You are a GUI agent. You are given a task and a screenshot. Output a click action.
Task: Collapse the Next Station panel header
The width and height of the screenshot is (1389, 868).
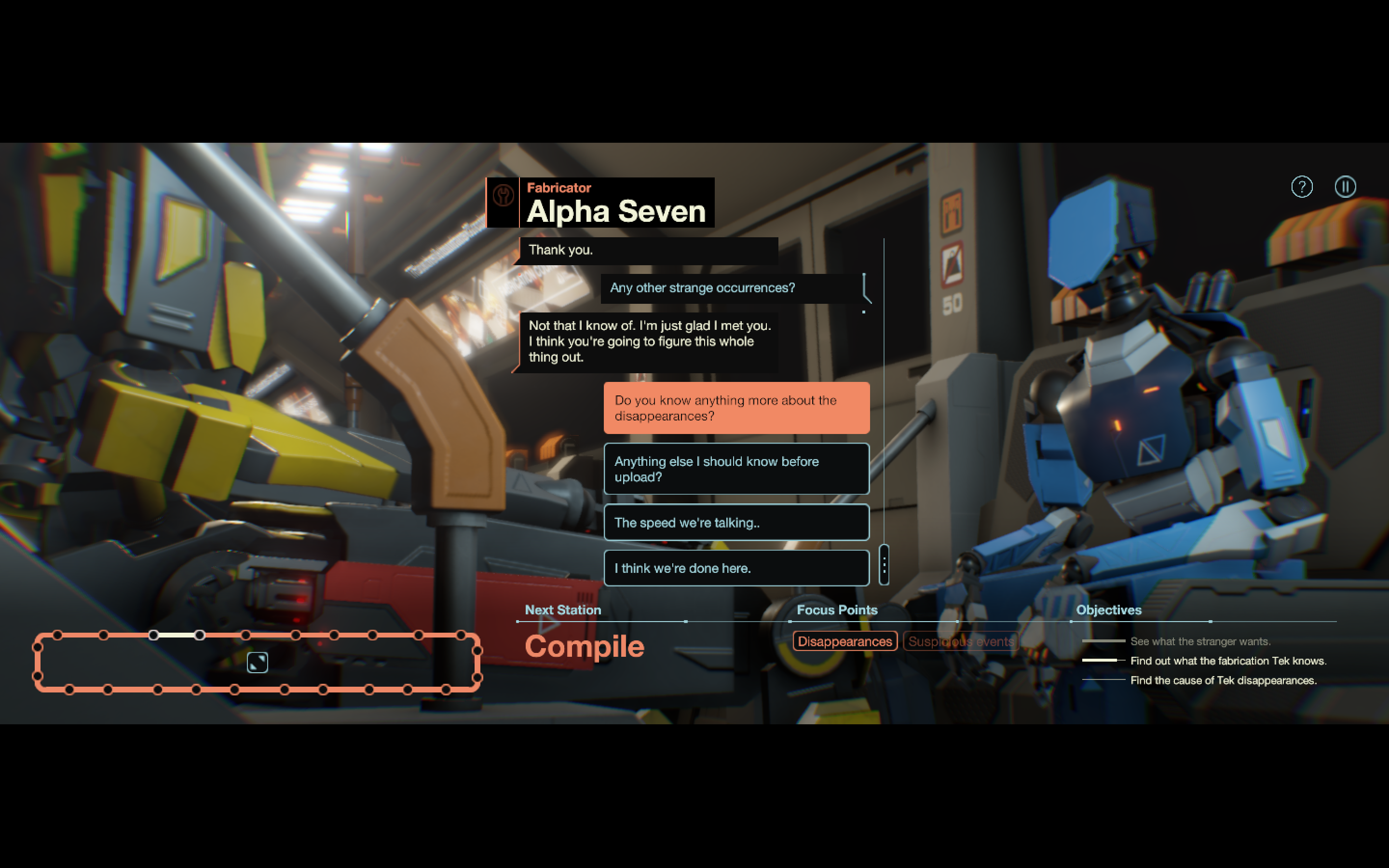562,610
